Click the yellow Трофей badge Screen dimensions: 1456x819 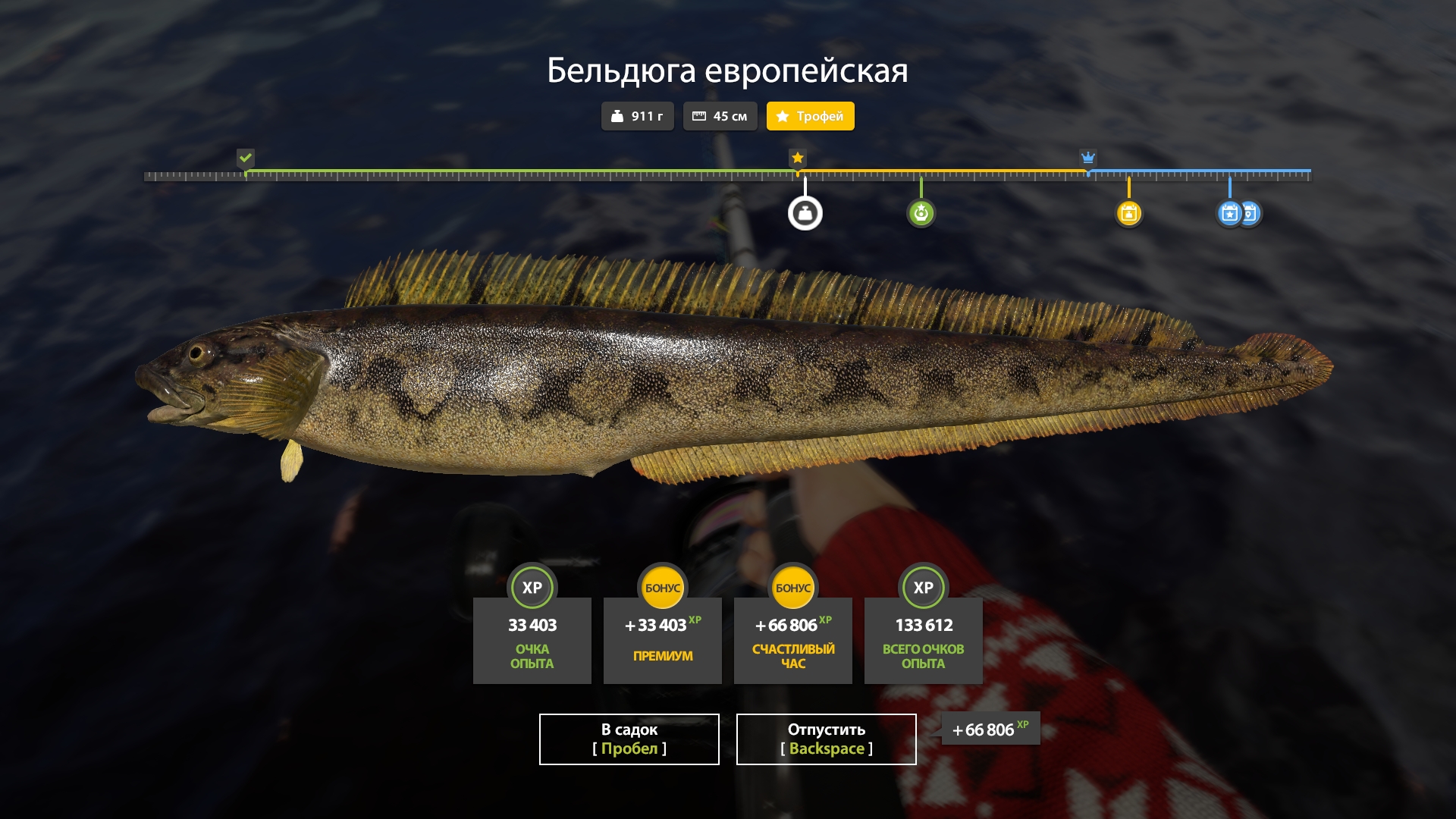(810, 116)
